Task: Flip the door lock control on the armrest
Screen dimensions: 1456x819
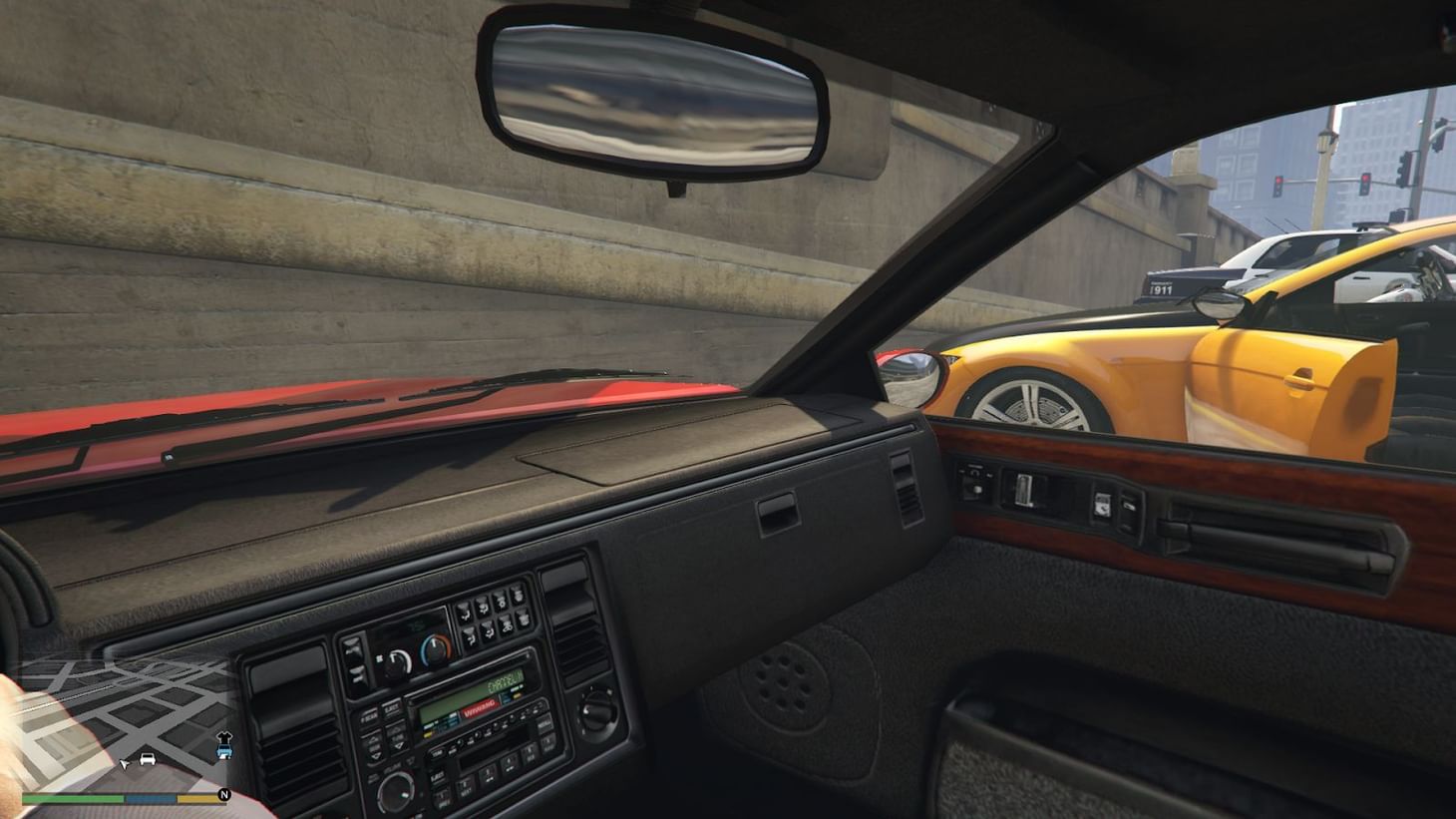Action: tap(1102, 505)
